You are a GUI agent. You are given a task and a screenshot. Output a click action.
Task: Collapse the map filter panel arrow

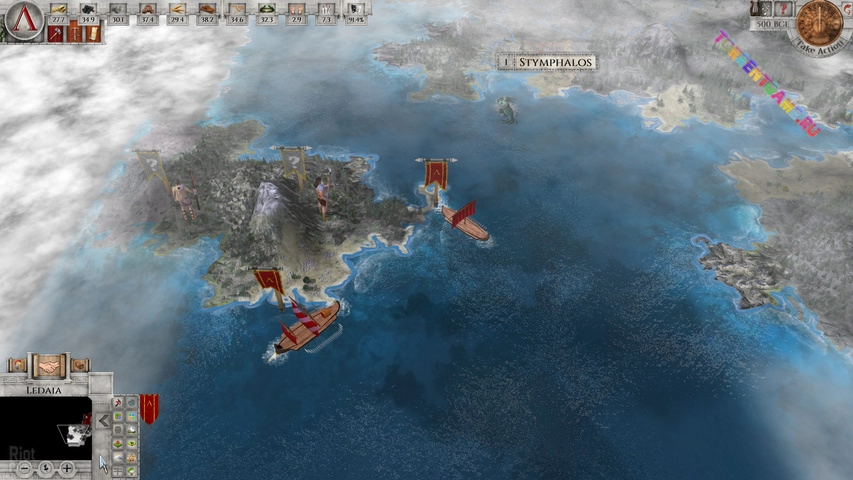coord(102,421)
